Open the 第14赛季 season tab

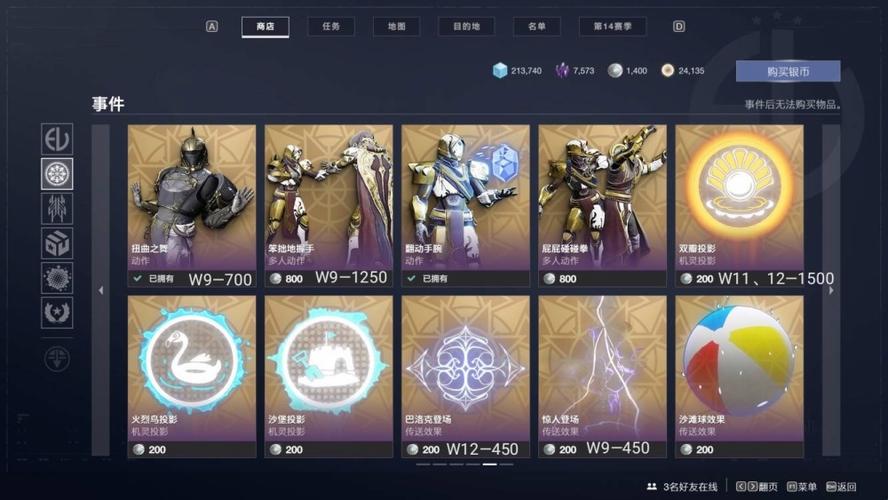[x=613, y=27]
